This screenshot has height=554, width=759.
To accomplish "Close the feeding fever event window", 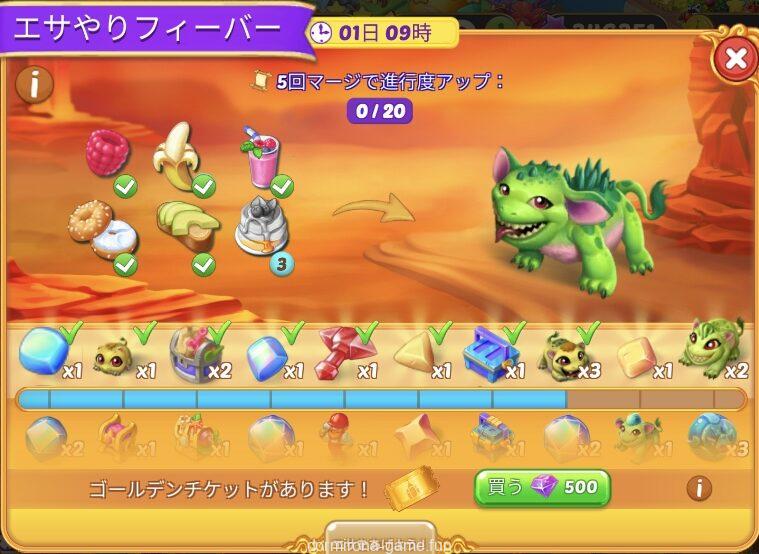I will pos(735,59).
